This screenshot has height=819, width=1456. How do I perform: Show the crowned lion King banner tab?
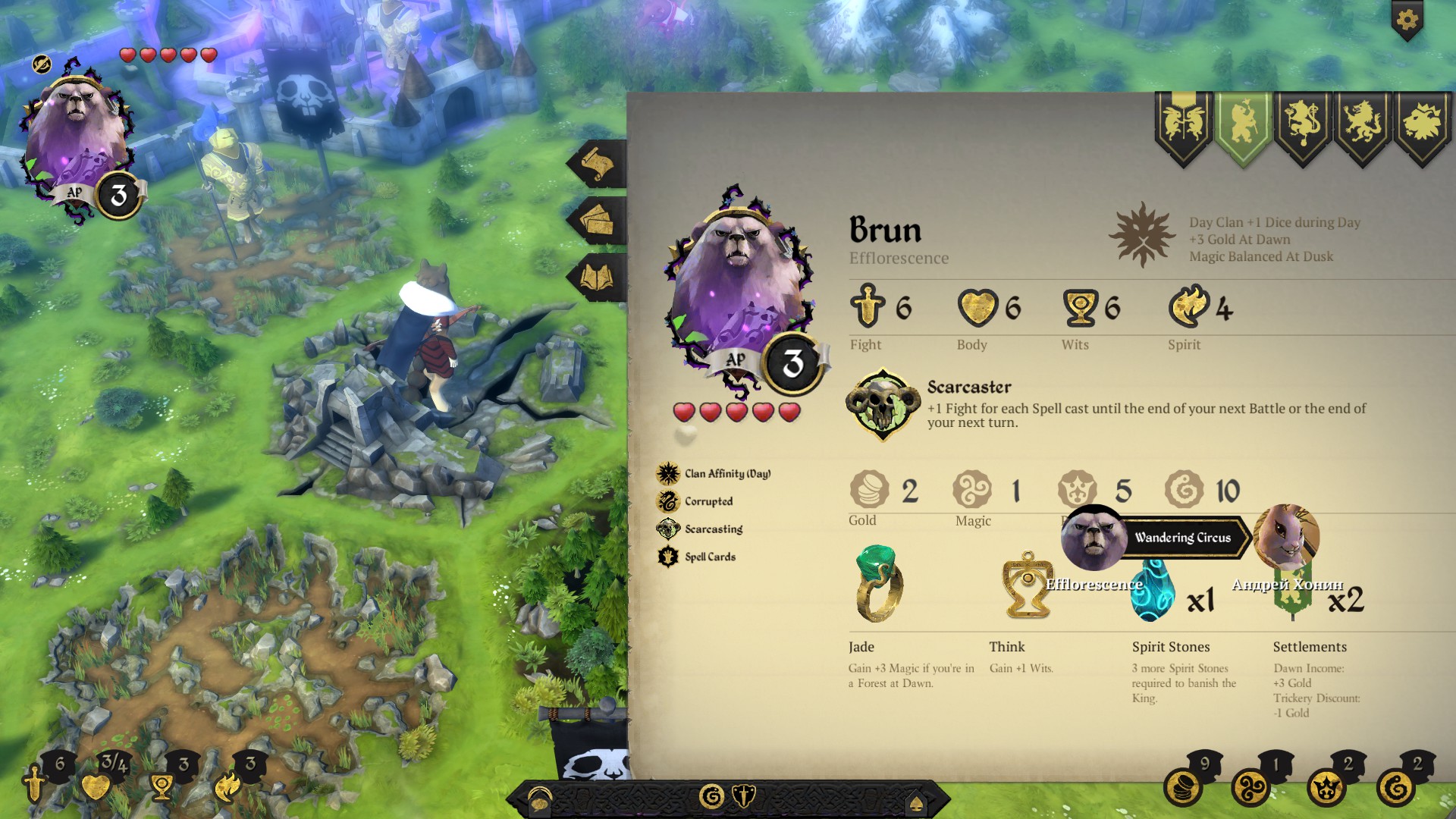click(1422, 125)
